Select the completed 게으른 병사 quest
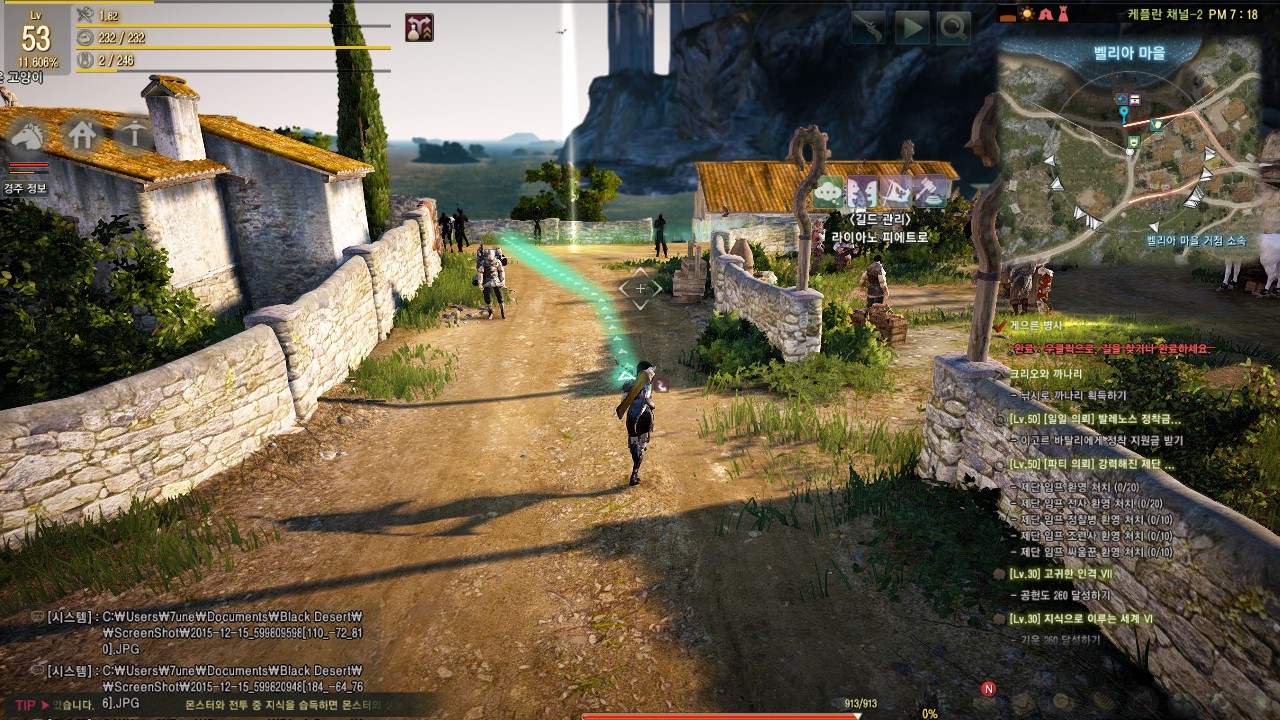The width and height of the screenshot is (1280, 720). point(1036,325)
